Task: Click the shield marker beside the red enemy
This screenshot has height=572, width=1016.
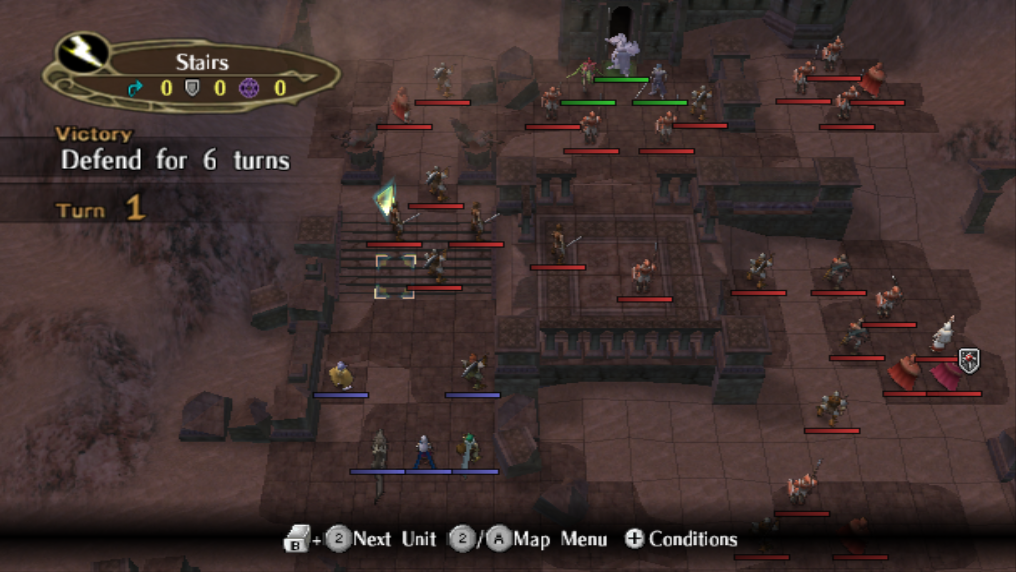Action: [x=968, y=360]
